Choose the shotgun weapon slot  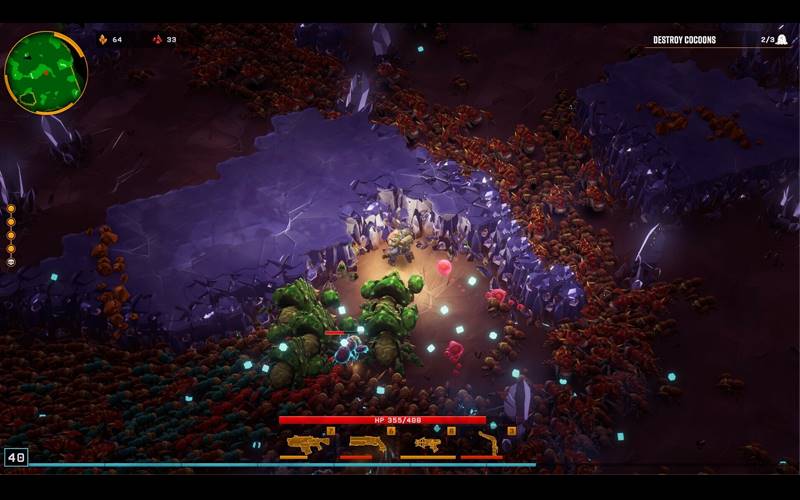pos(367,443)
